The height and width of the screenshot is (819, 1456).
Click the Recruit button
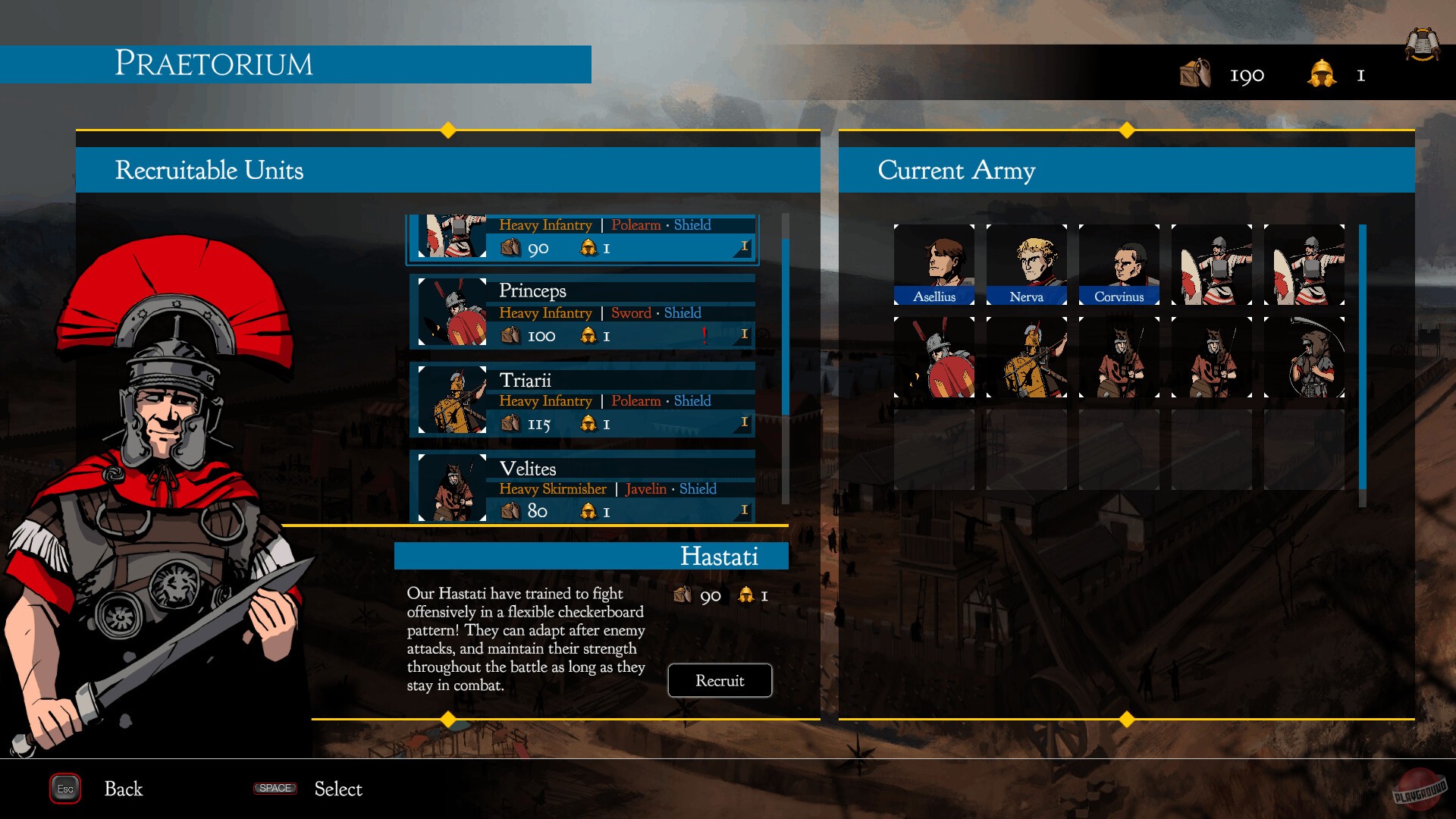(719, 680)
